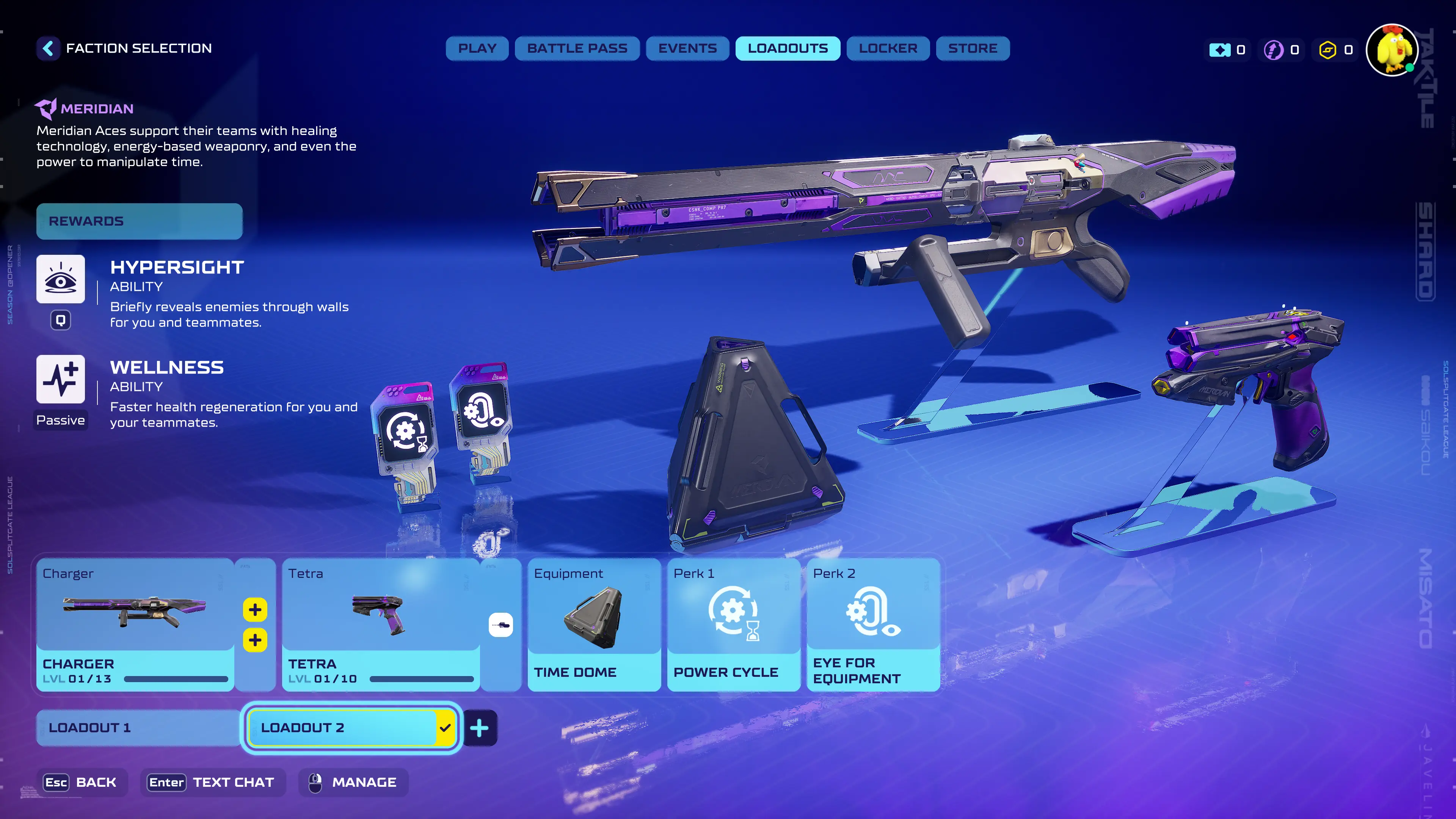Click the Tetra attachment slot icon
The width and height of the screenshot is (1456, 819).
click(x=500, y=624)
